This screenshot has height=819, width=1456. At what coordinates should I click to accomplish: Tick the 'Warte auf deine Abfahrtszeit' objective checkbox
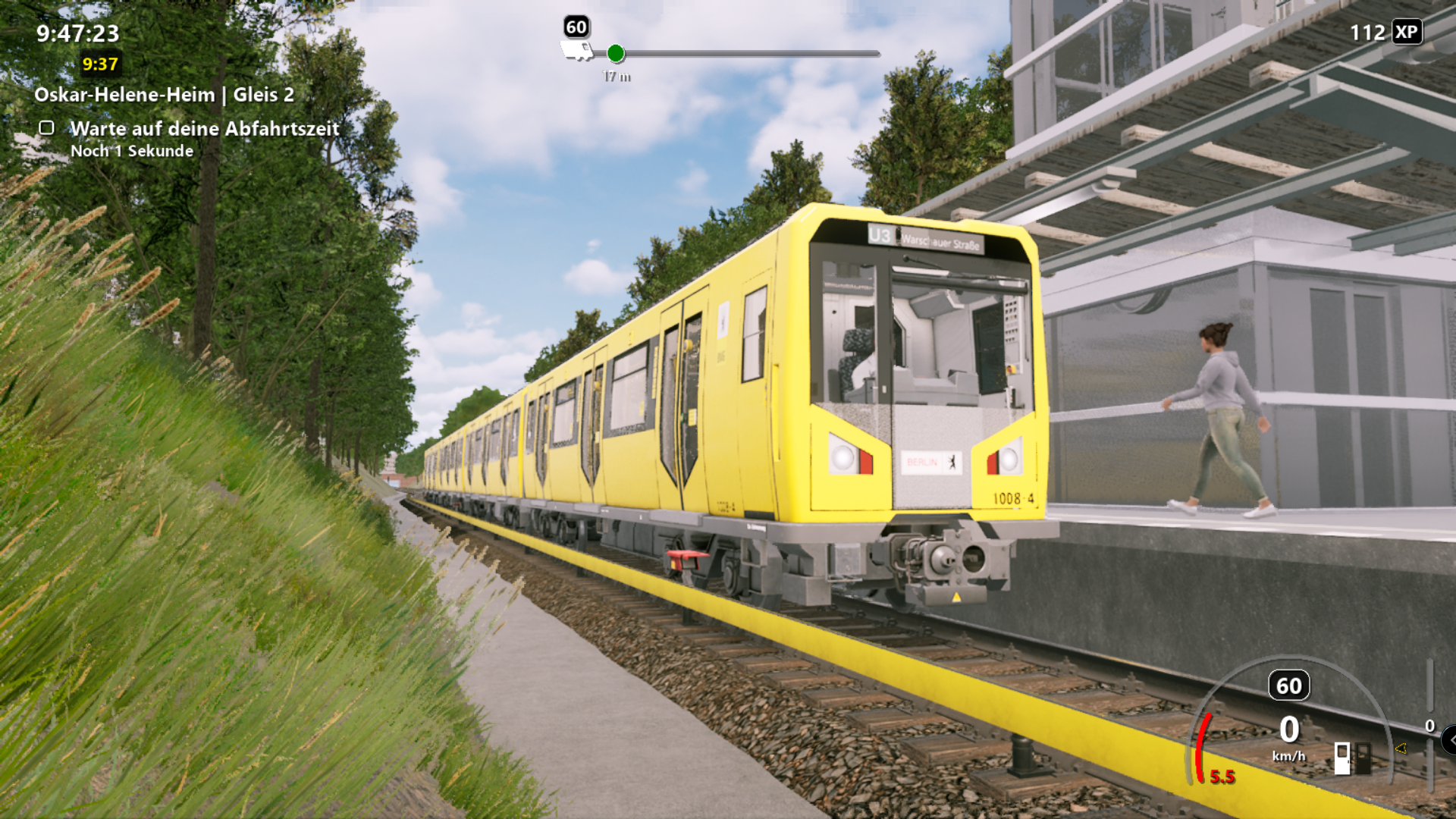click(46, 128)
